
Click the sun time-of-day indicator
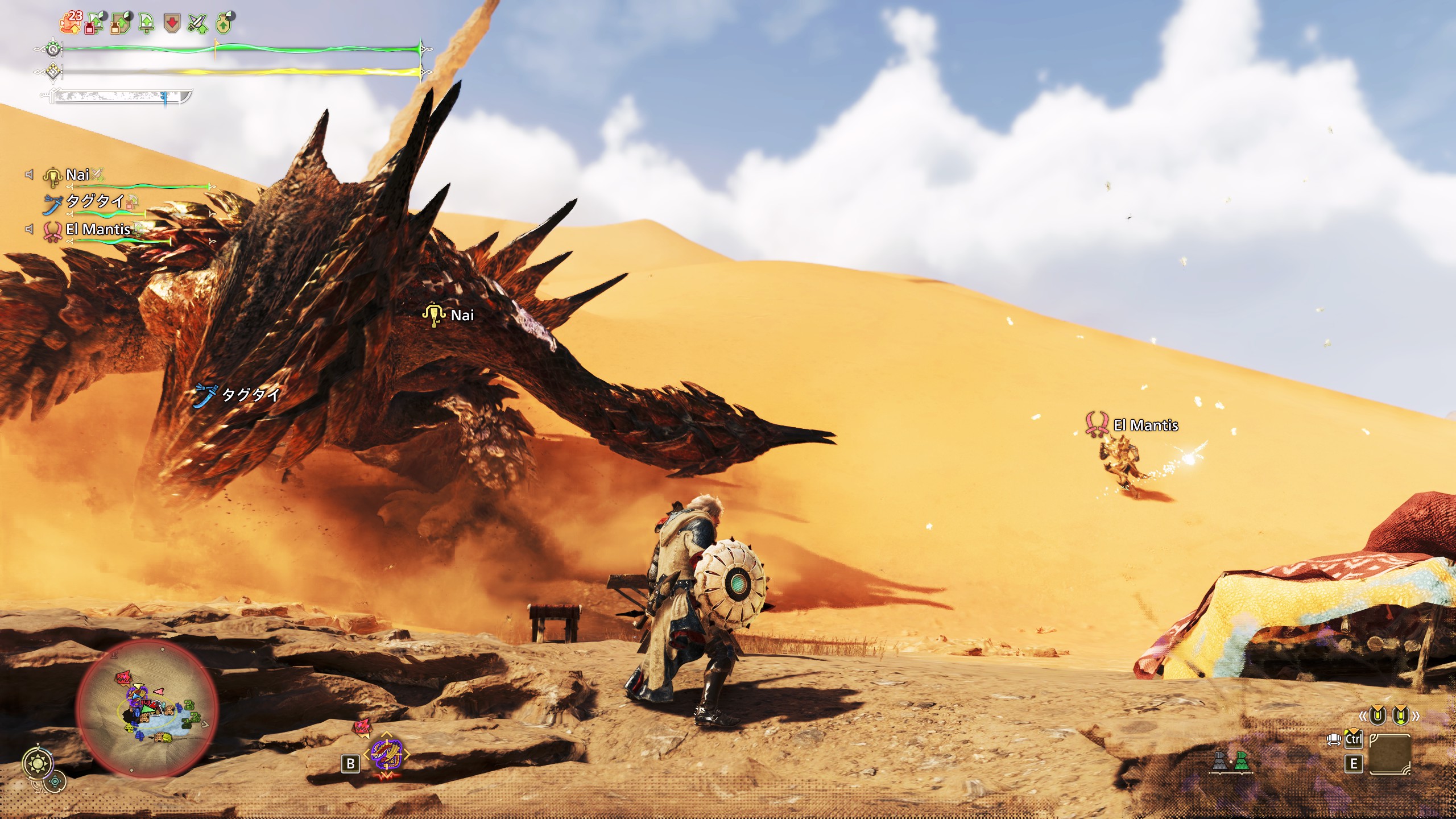[x=38, y=763]
